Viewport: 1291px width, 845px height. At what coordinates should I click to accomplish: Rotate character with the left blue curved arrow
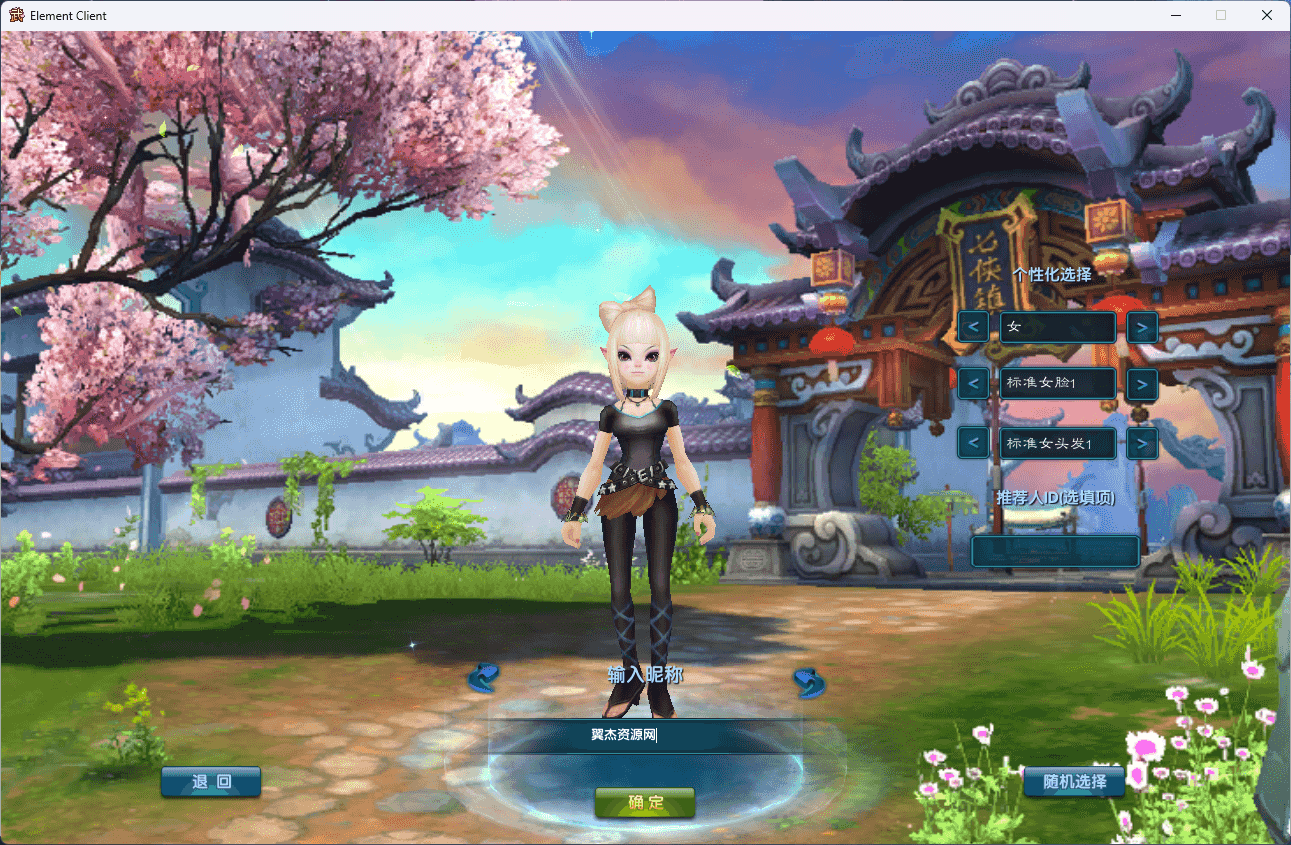(484, 679)
